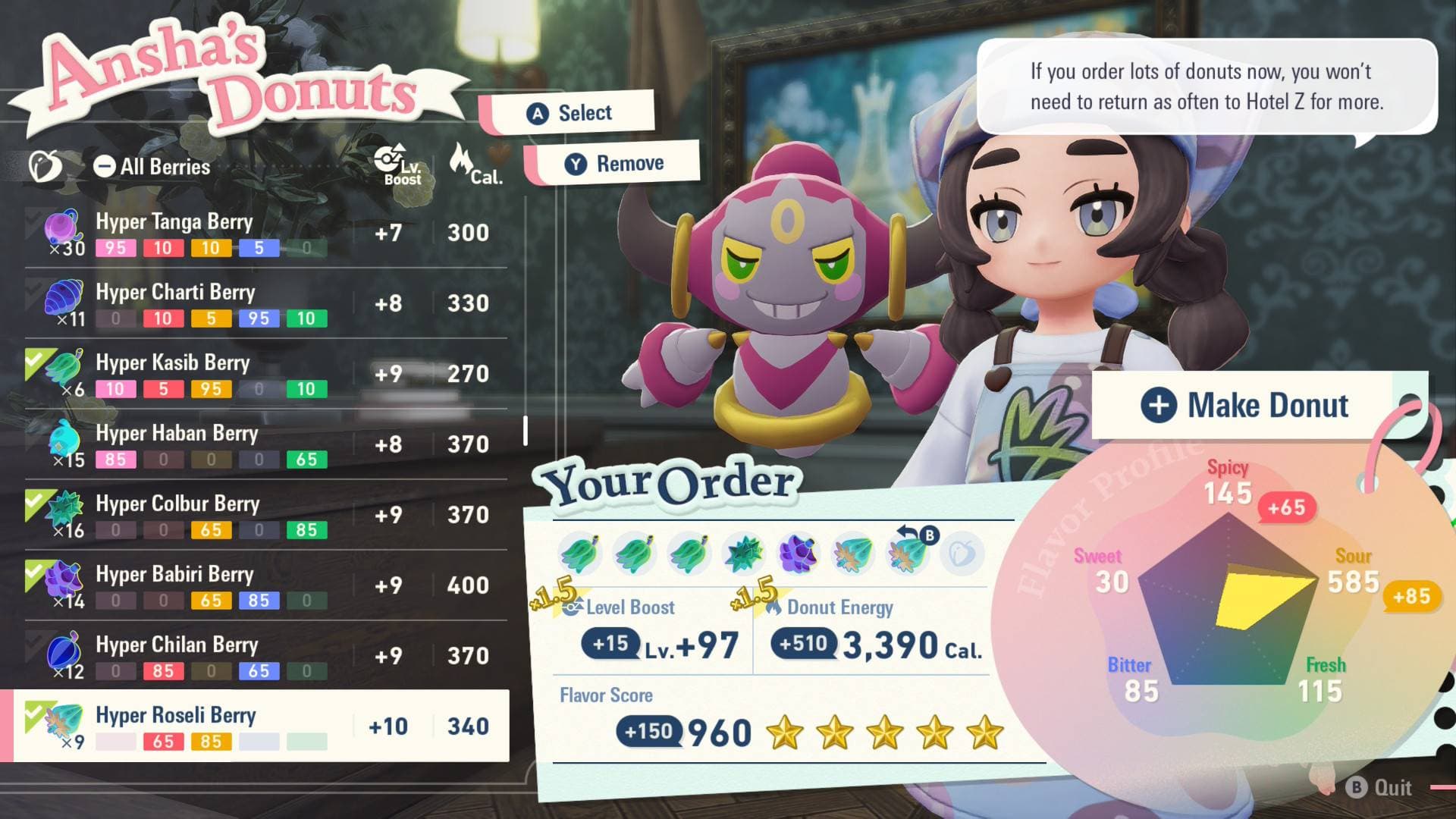
Task: Click the Make Donut button
Action: (x=1247, y=405)
